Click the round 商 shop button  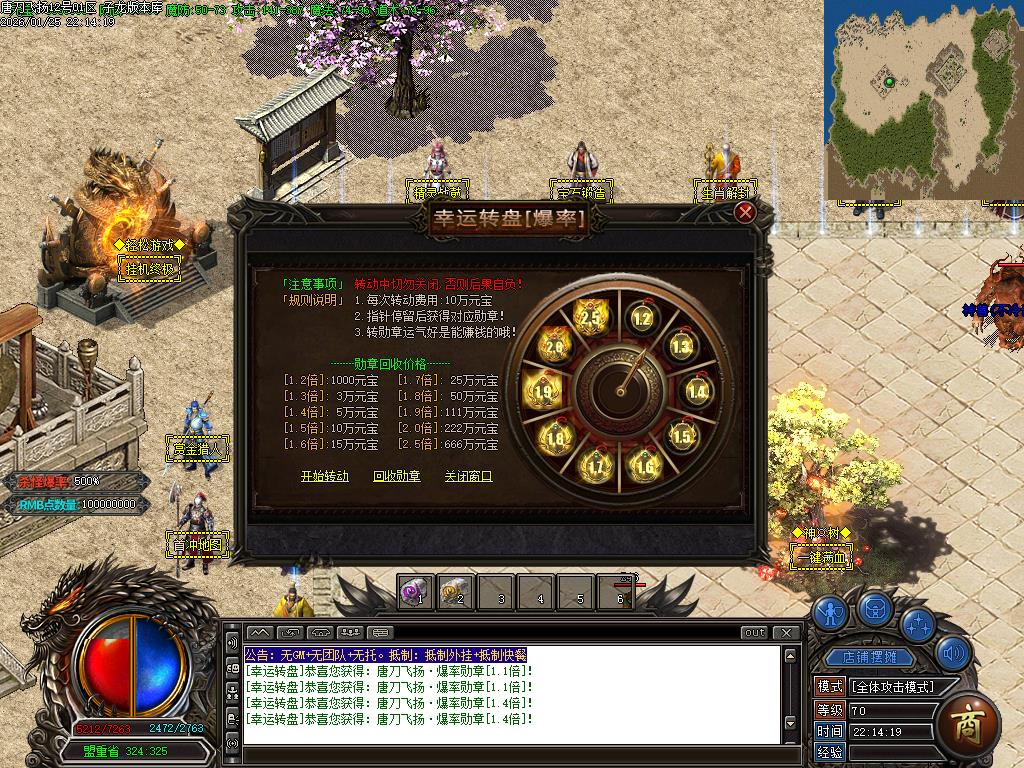[x=968, y=721]
